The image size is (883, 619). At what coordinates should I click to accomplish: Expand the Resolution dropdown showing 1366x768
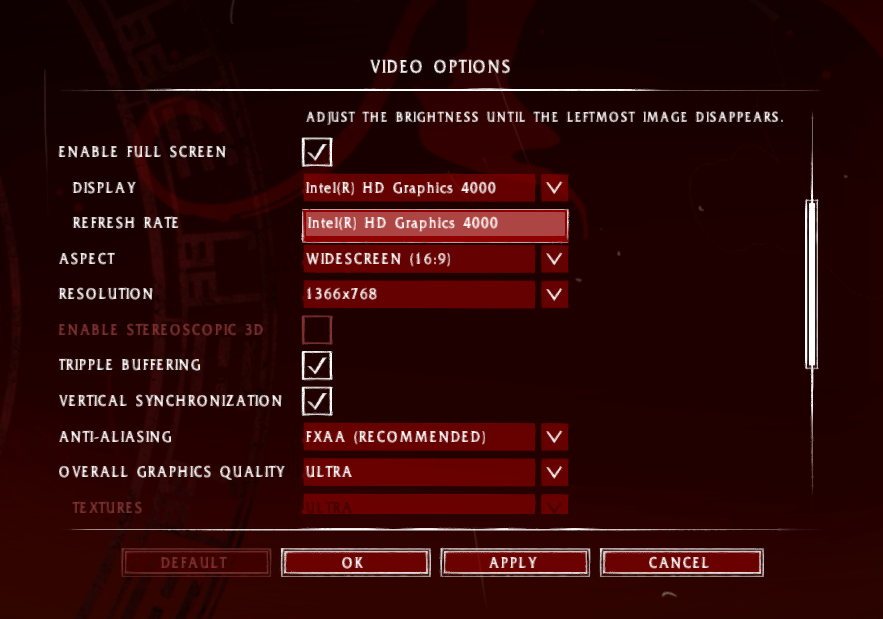554,294
